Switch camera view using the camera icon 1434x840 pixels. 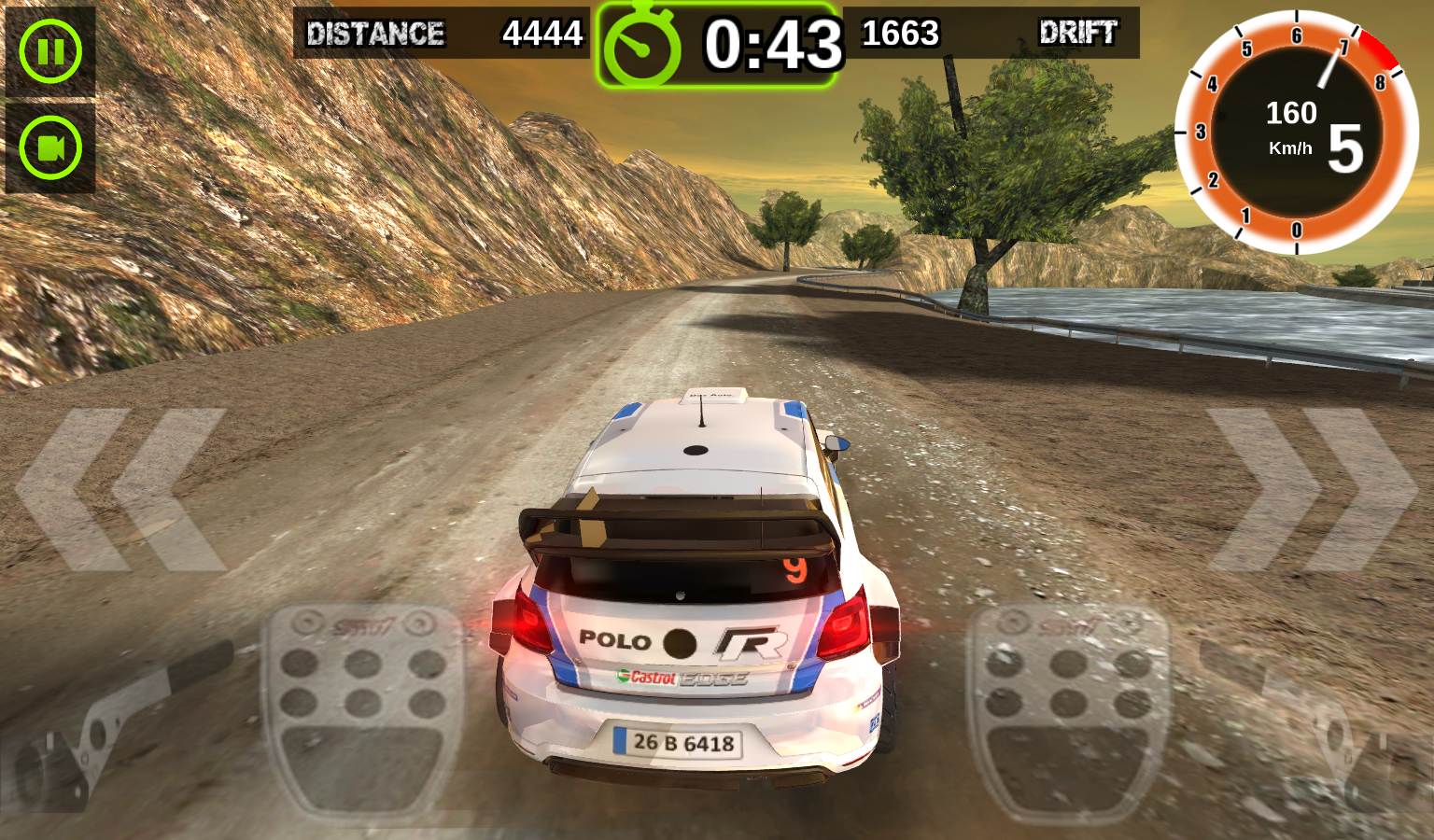coord(50,147)
